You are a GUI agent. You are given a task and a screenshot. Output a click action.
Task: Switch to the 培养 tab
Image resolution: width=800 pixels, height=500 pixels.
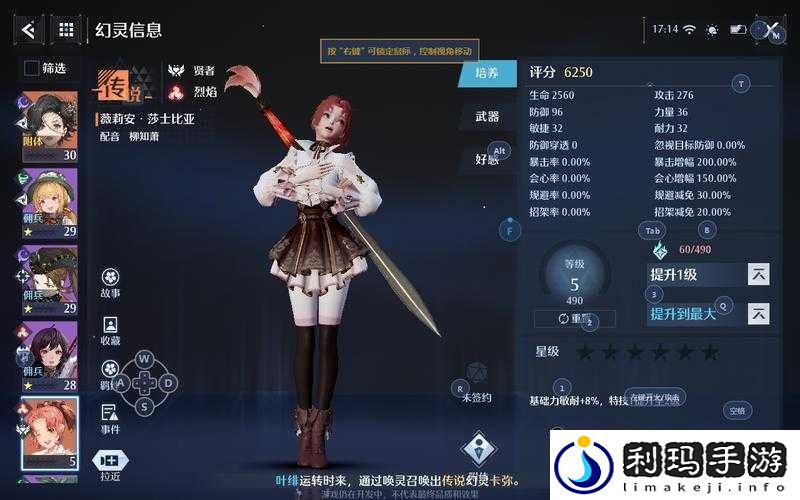(x=487, y=73)
